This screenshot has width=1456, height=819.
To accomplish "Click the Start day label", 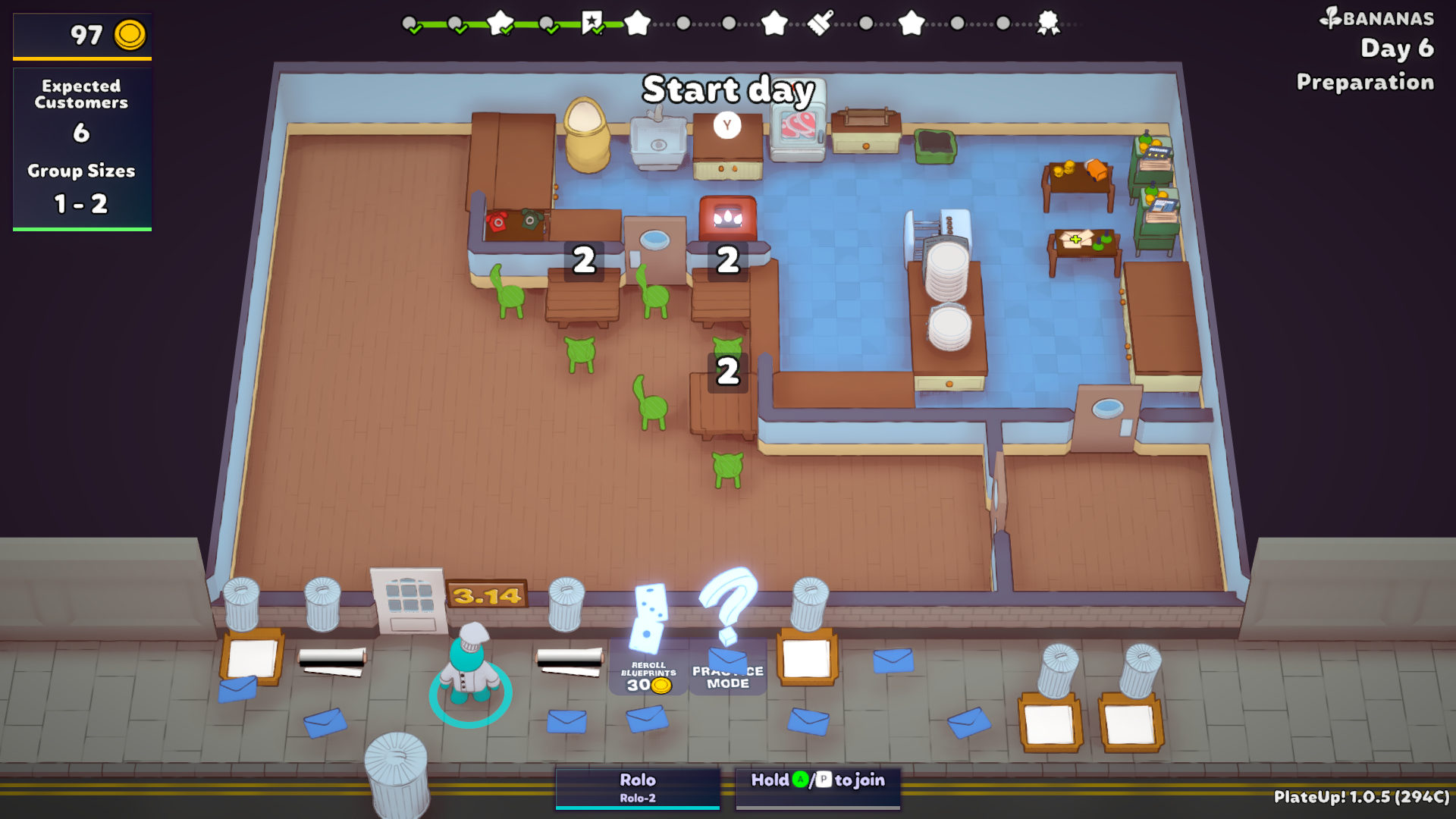I will 728,90.
